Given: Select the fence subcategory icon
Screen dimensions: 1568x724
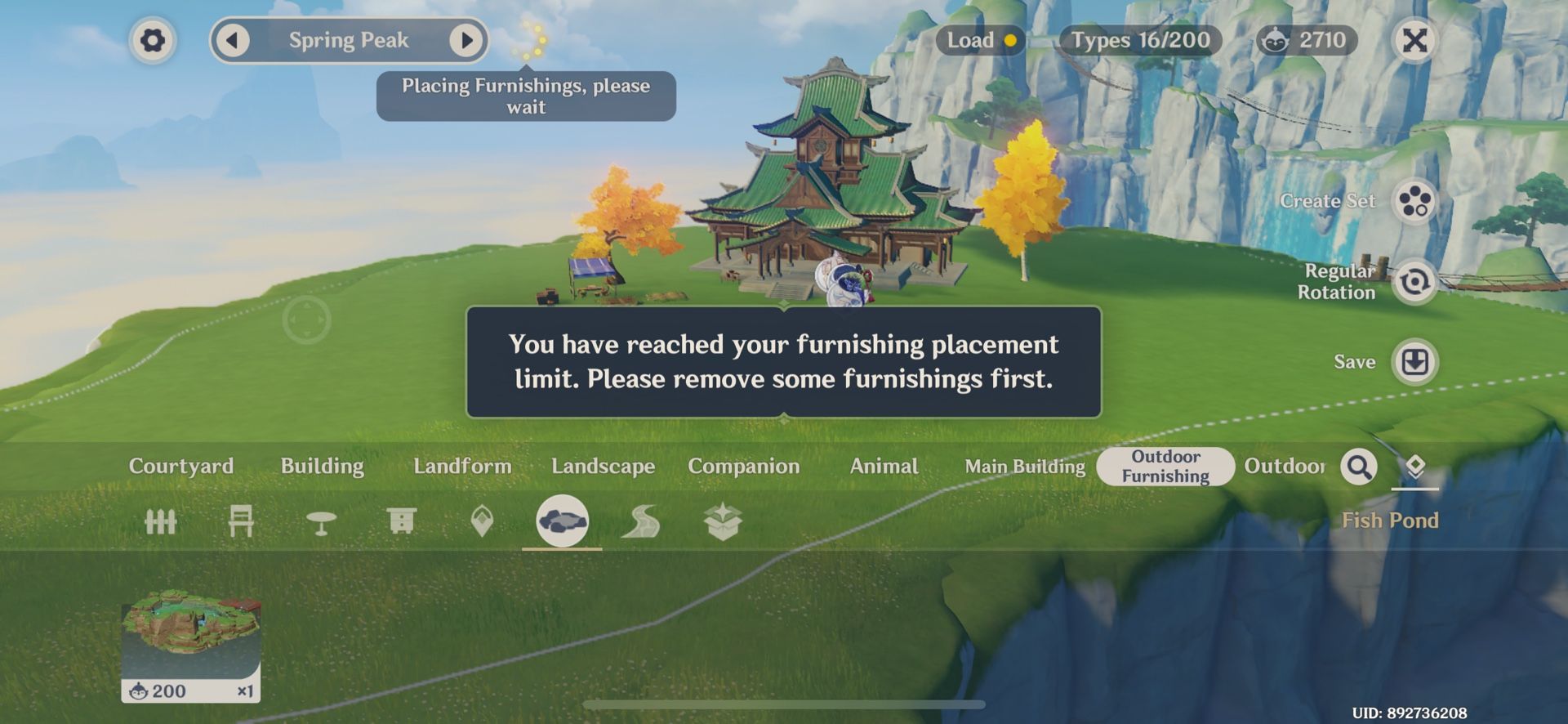Looking at the screenshot, I should point(162,523).
